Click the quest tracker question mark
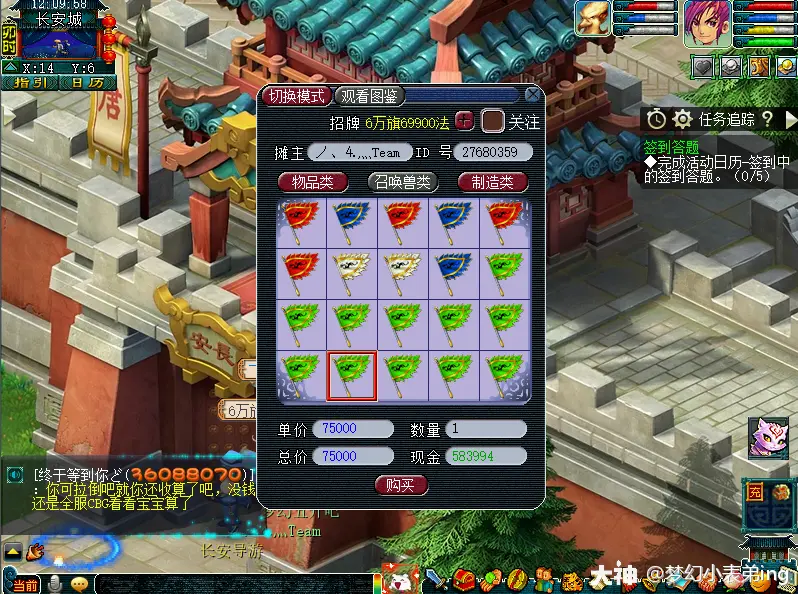 [x=767, y=119]
